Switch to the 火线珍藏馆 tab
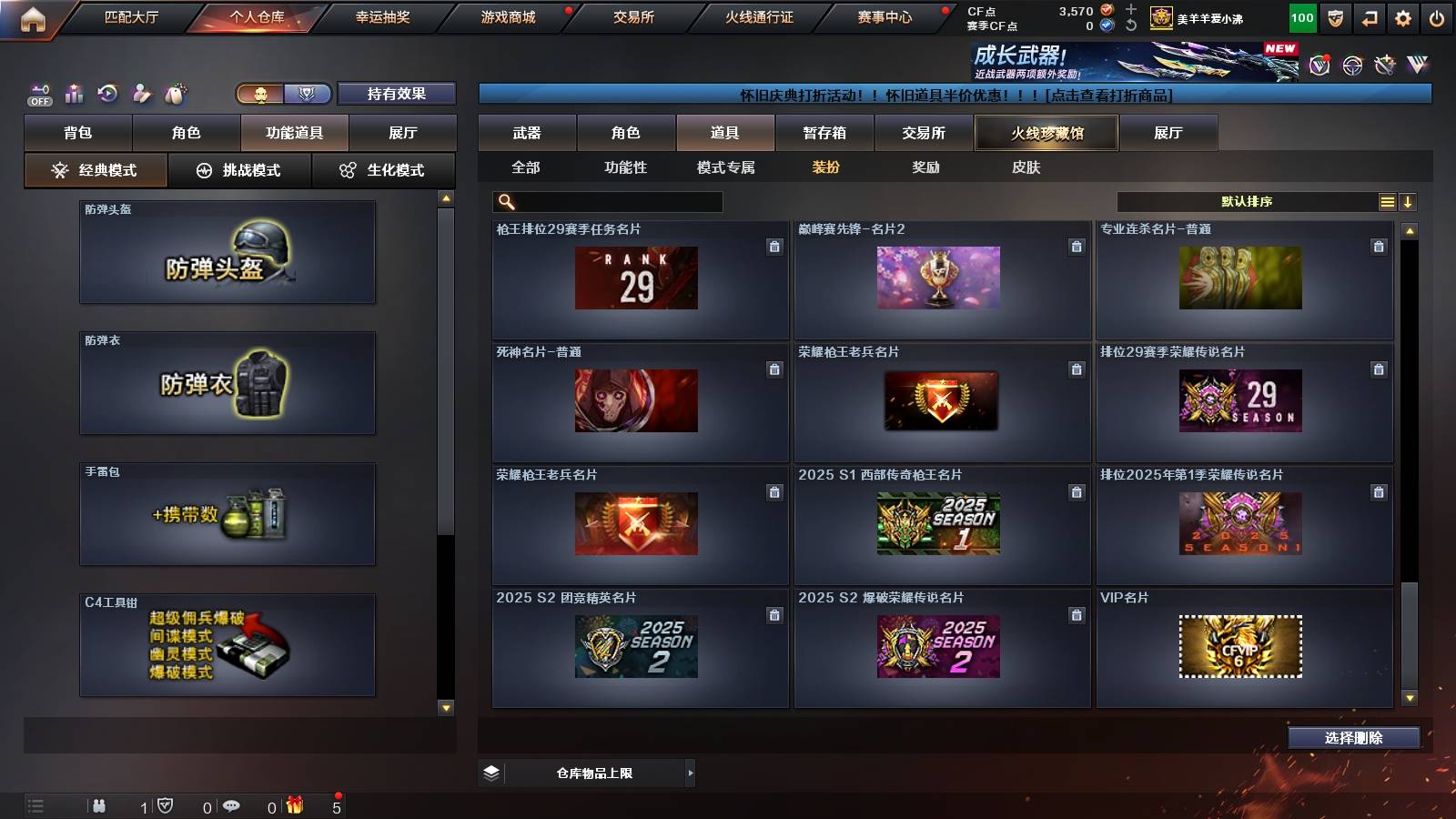 pos(1045,132)
